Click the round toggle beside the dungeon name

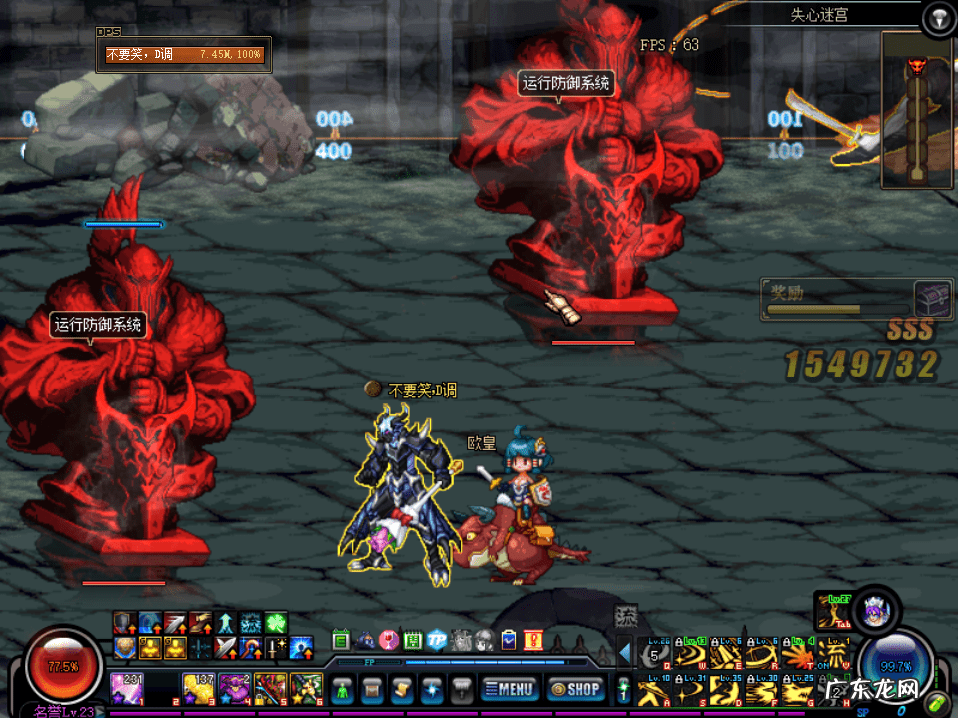click(x=936, y=17)
